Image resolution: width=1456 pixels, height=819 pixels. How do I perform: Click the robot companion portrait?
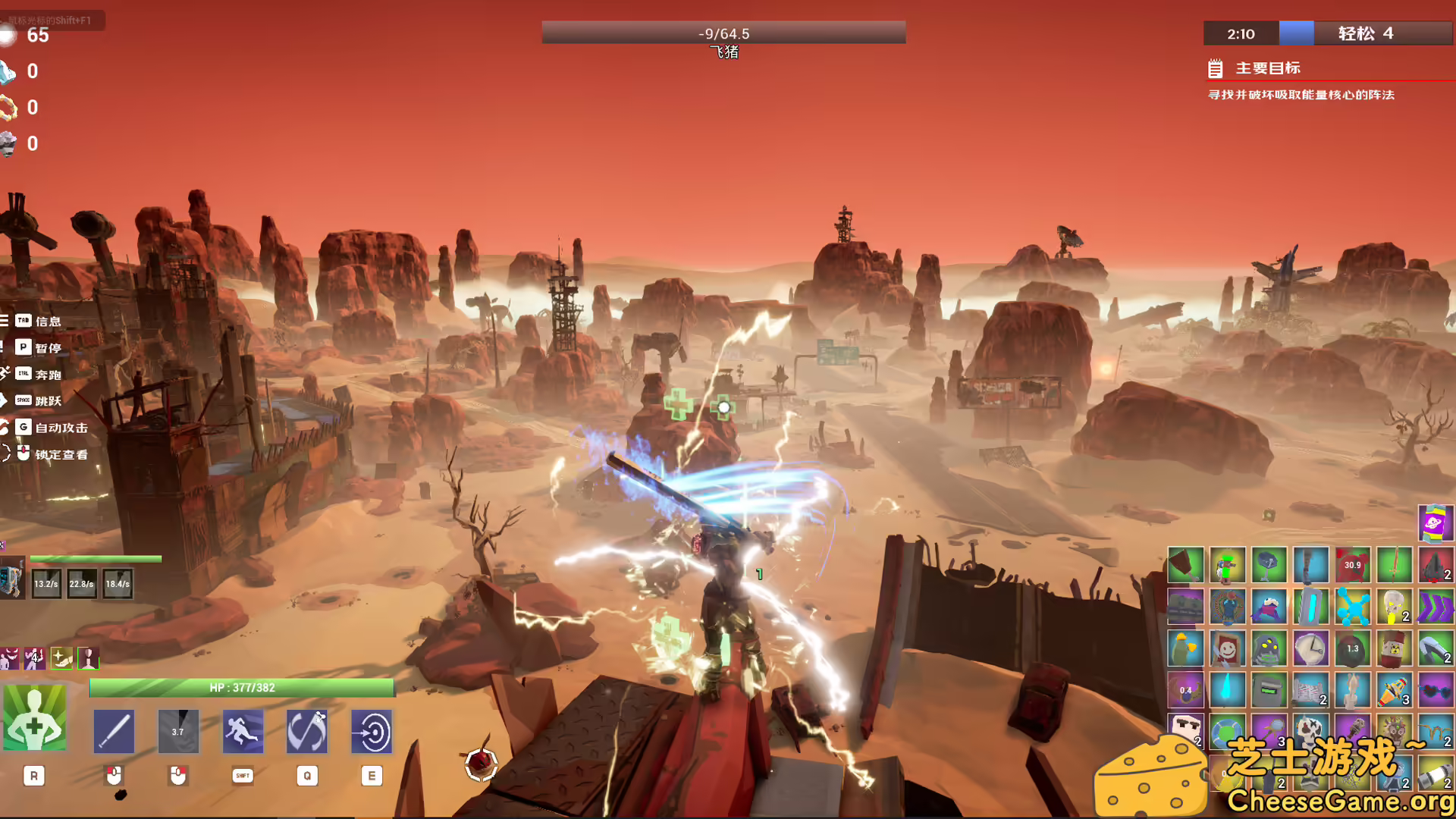(x=12, y=579)
